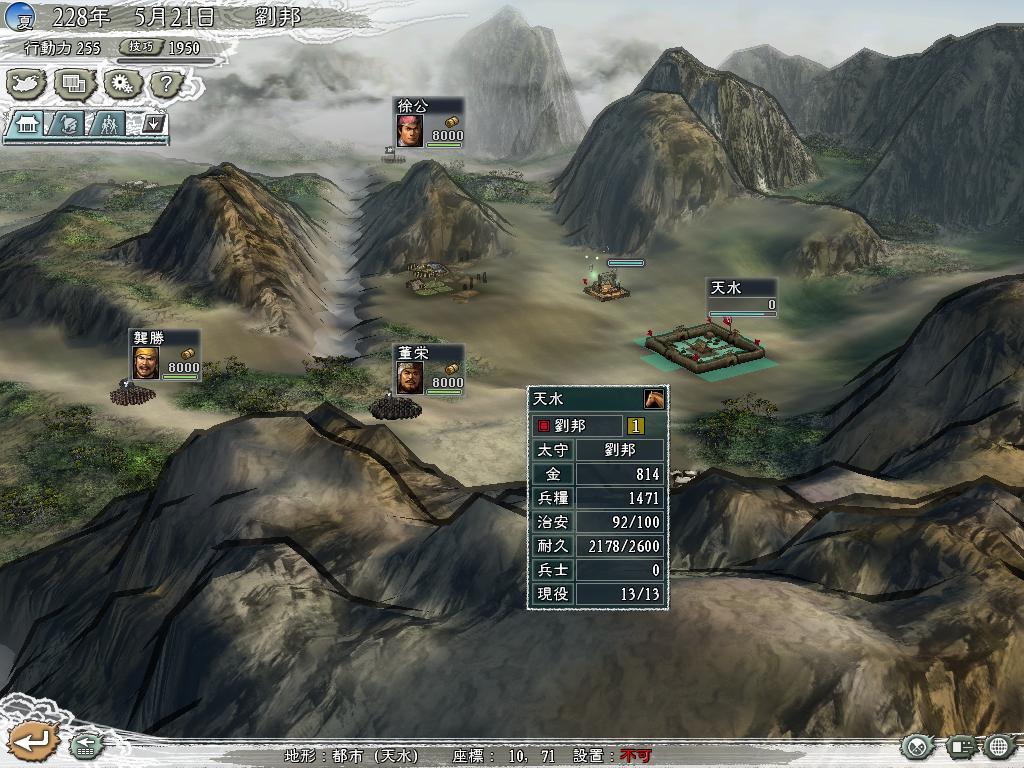This screenshot has width=1024, height=768.
Task: Switch to the officer helmet tab
Action: 67,124
